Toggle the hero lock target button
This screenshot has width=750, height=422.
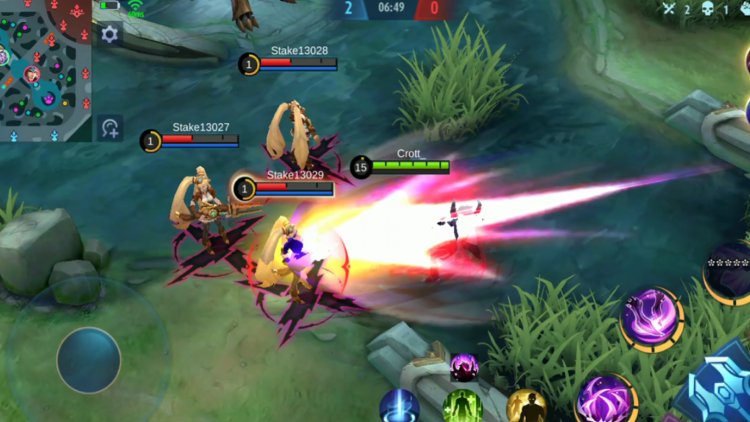click(110, 128)
